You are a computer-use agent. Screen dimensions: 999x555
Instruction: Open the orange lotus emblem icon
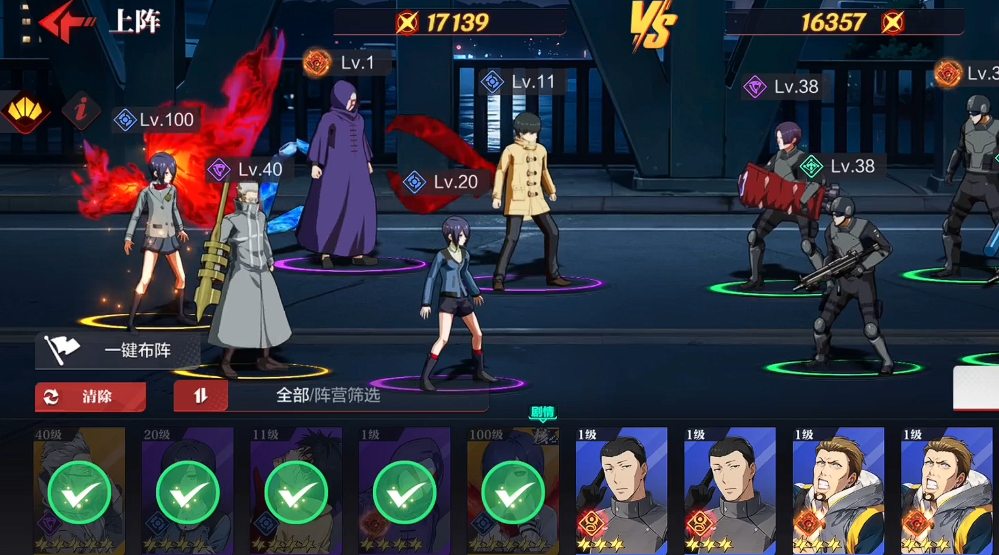(24, 111)
